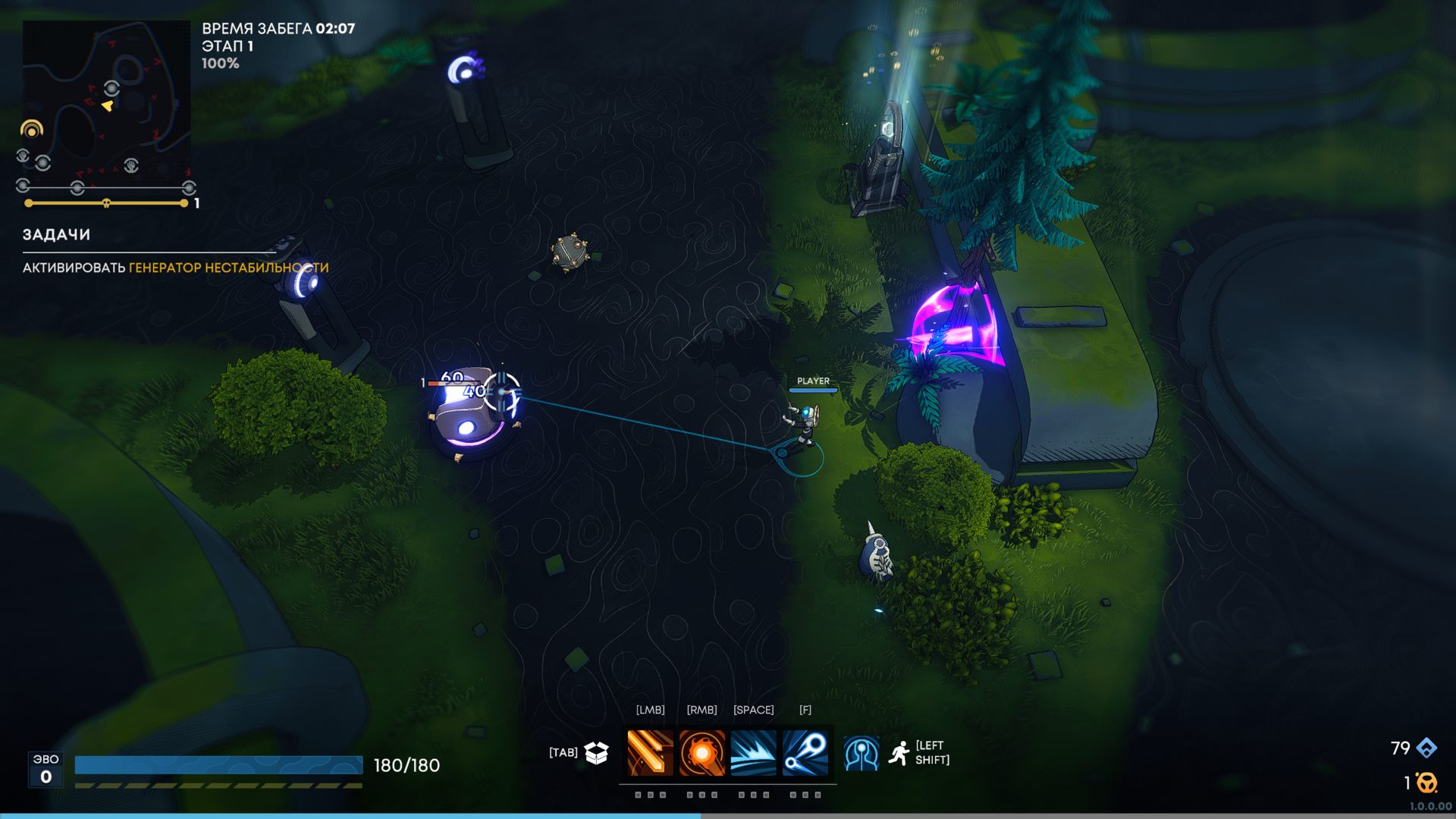The height and width of the screenshot is (819, 1456).
Task: Activate the blue comet orb ability
Action: 805,753
